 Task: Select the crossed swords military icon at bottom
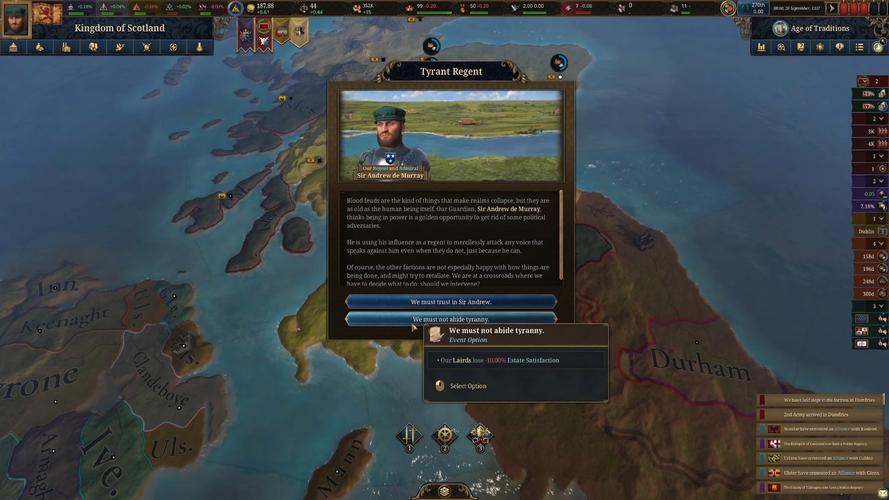click(409, 437)
